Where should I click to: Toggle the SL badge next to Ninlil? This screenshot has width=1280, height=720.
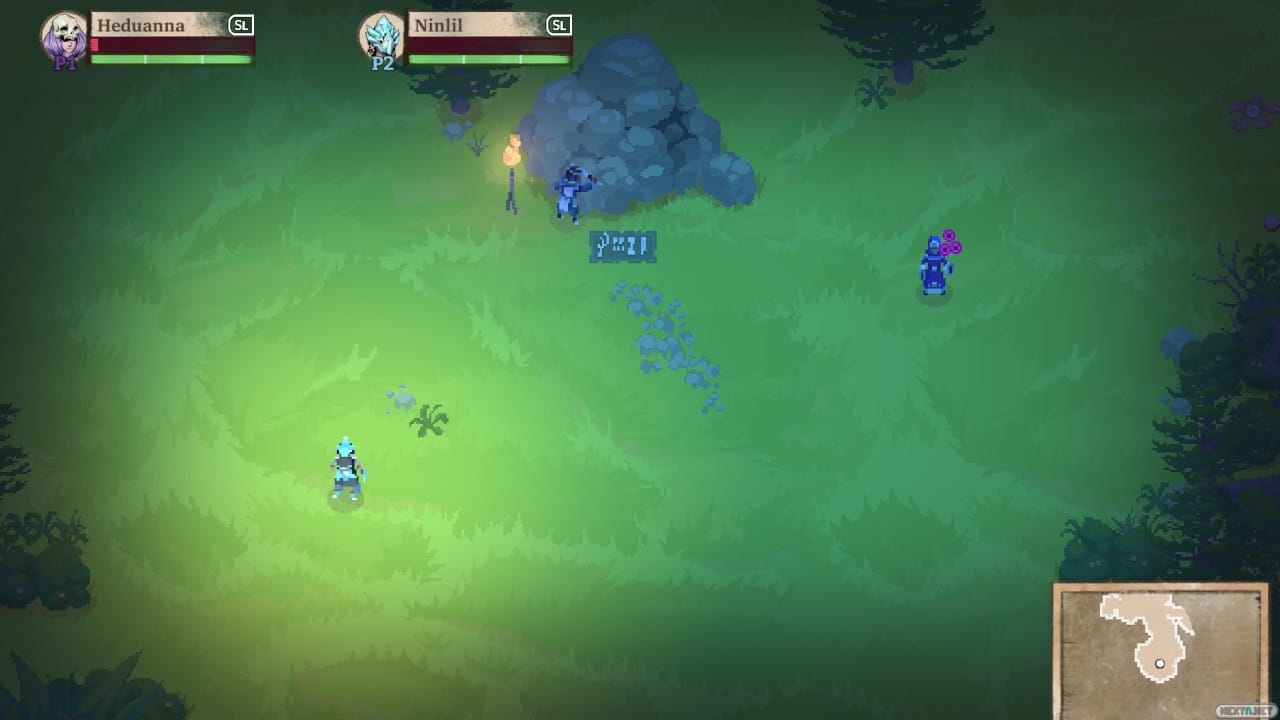(557, 24)
